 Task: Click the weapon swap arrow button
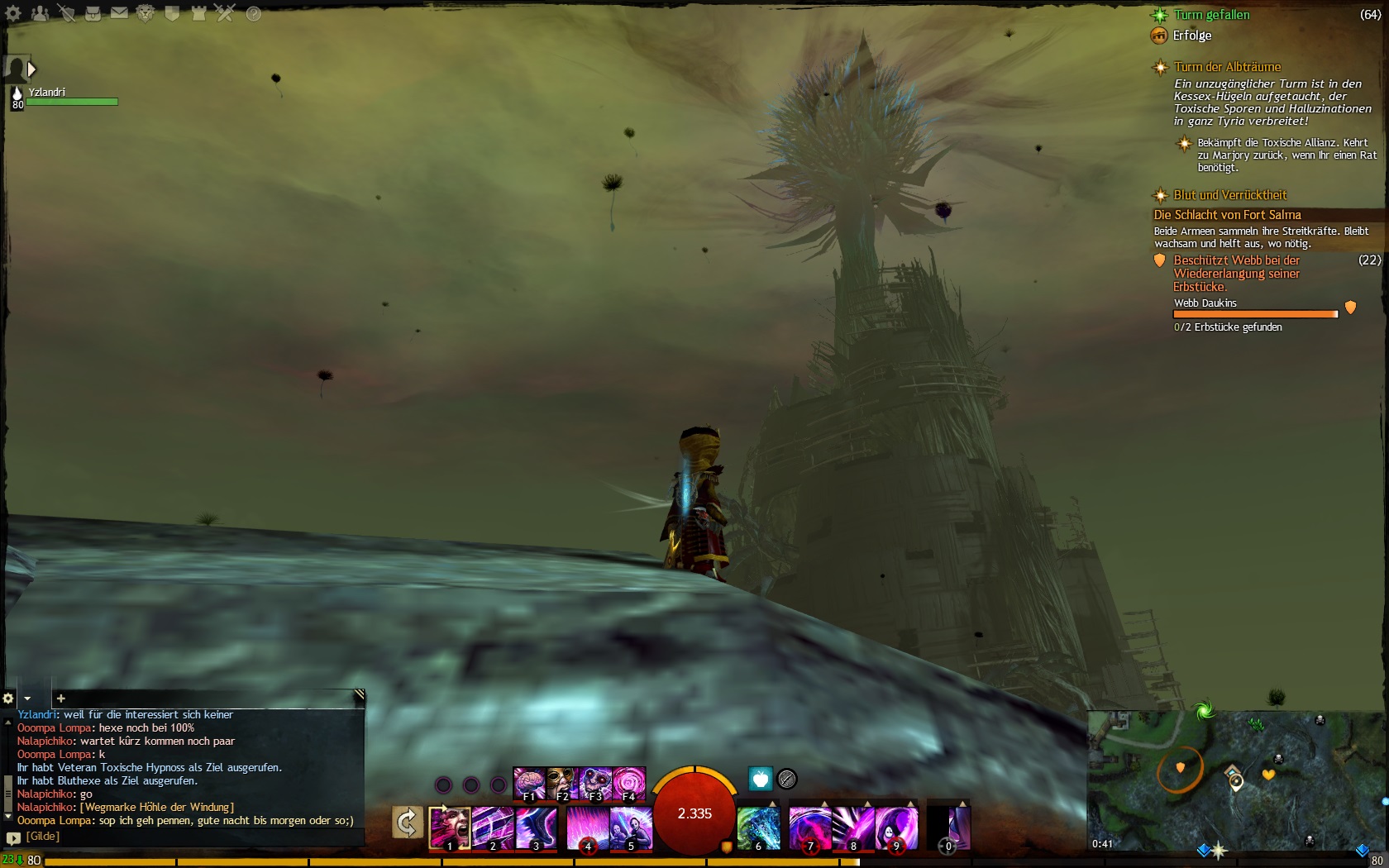(407, 823)
